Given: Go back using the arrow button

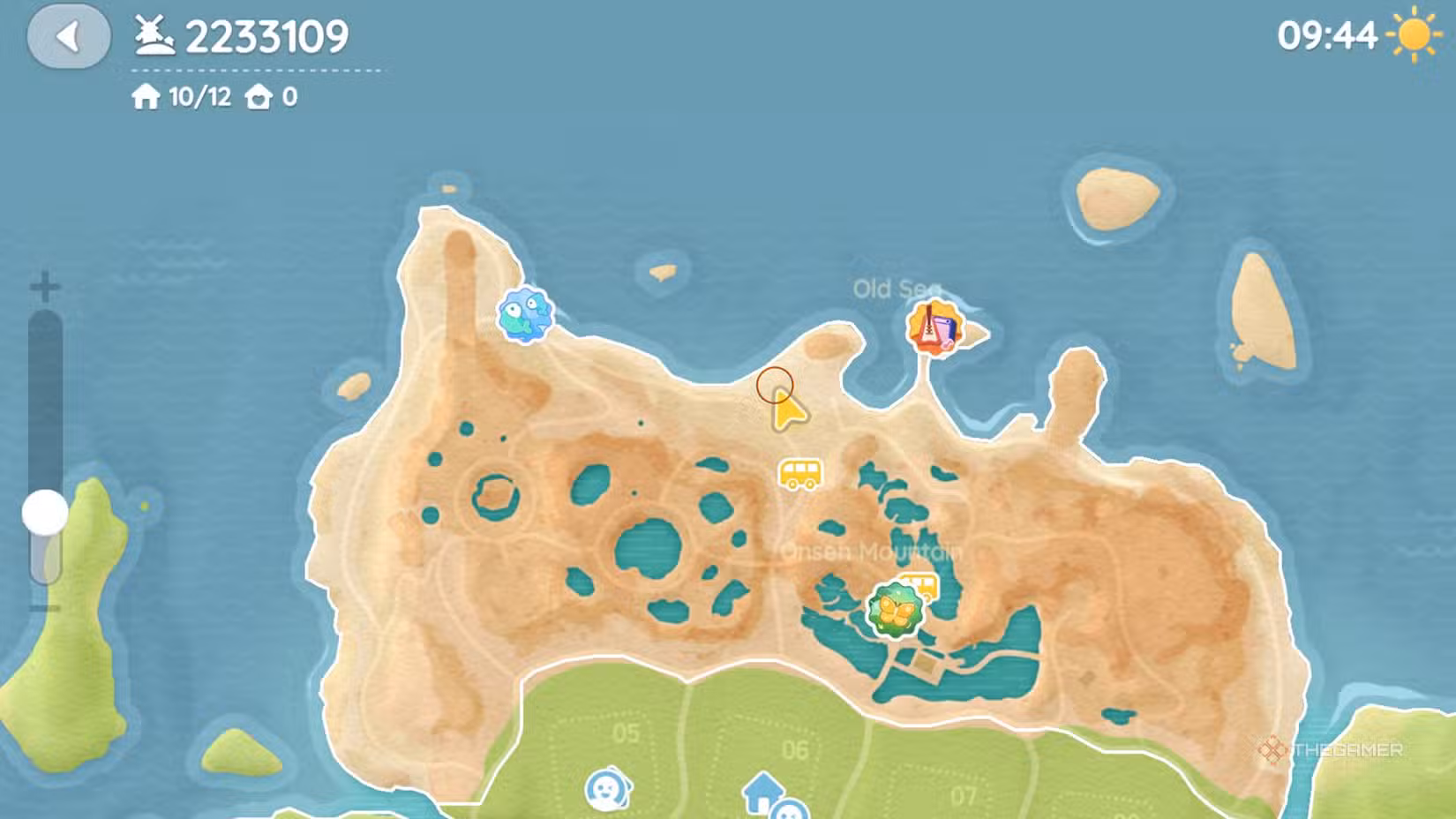Looking at the screenshot, I should (69, 37).
